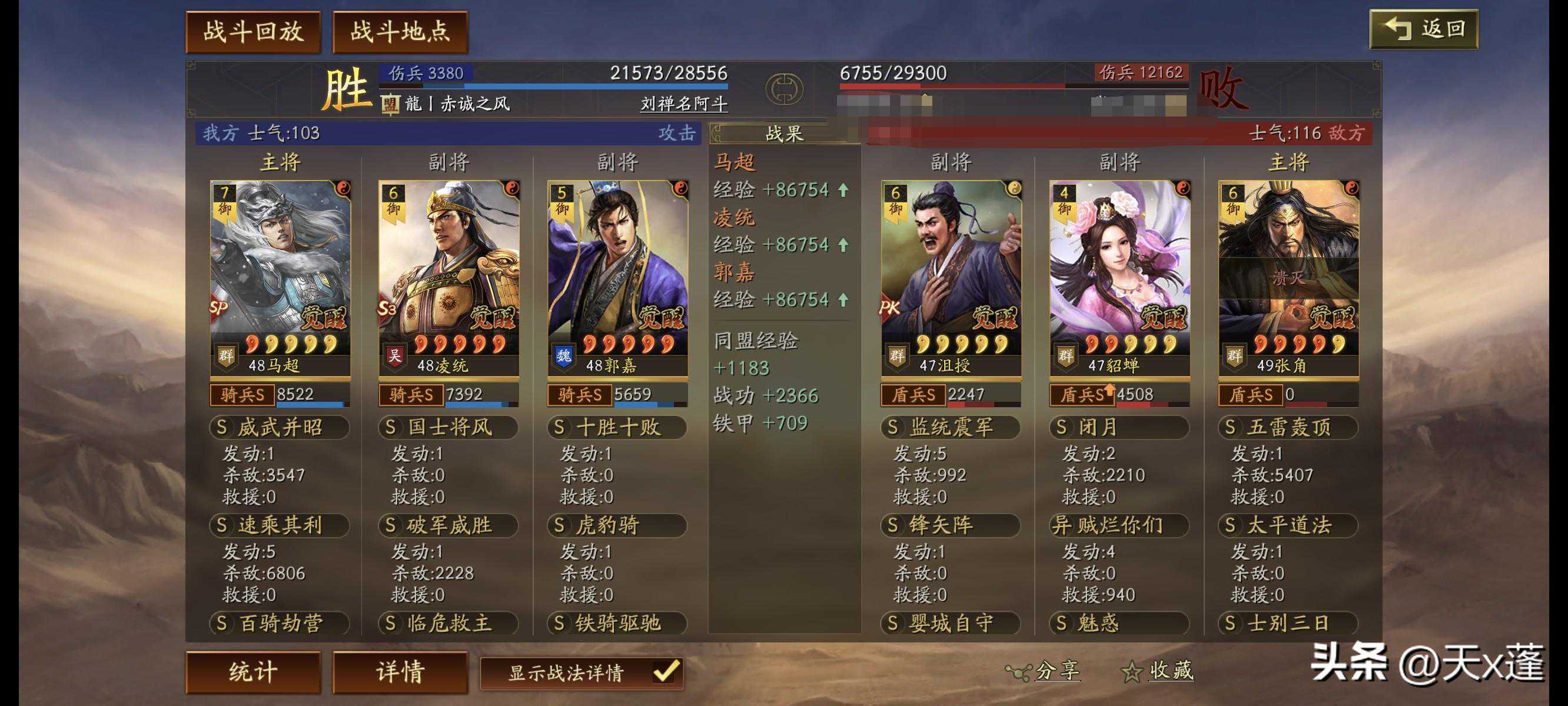Screen dimensions: 1568x706
Task: Open the 刘禅名阿斗 player name link
Action: pos(683,104)
